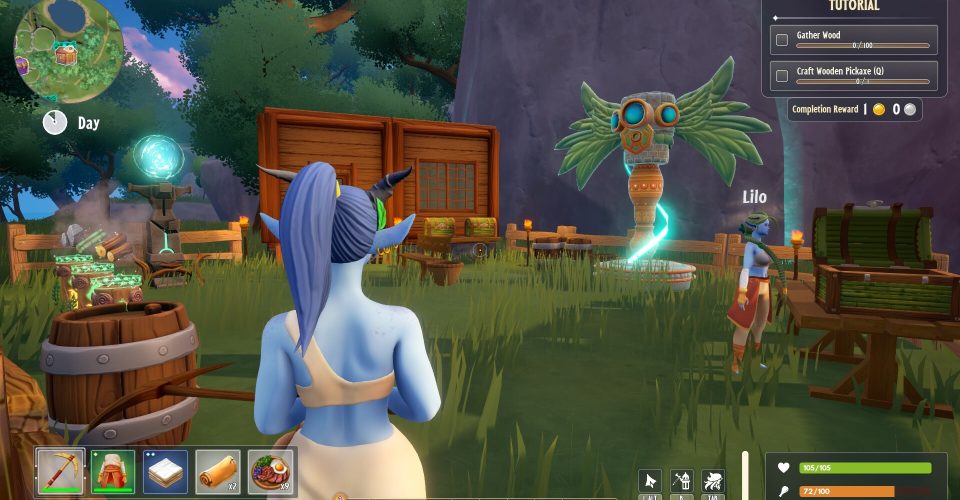The image size is (960, 500).
Task: Choose the white cloth stack slot
Action: (x=166, y=471)
